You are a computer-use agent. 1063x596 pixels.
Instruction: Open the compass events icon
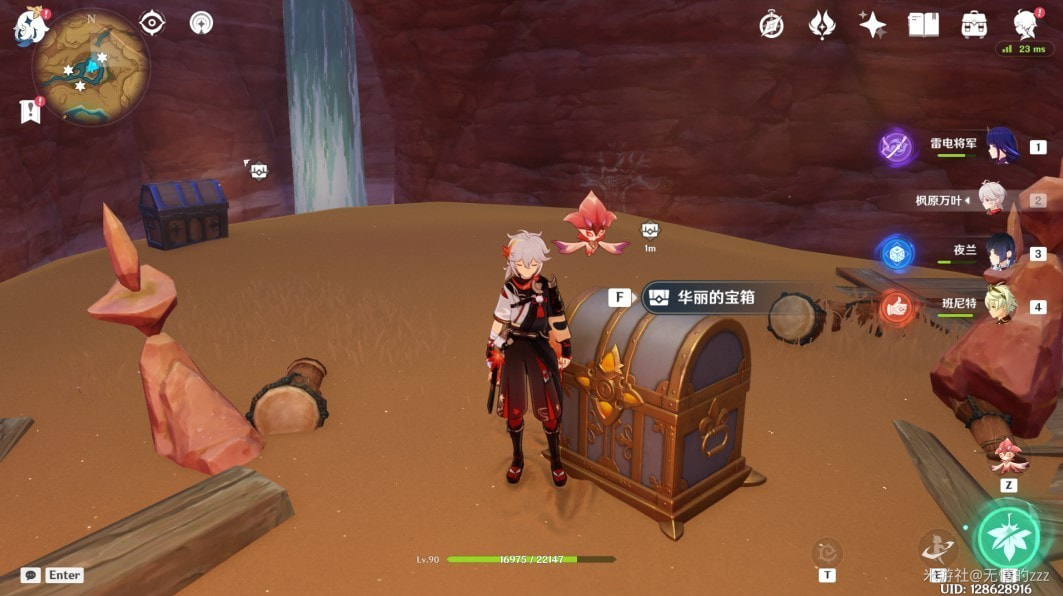(771, 25)
